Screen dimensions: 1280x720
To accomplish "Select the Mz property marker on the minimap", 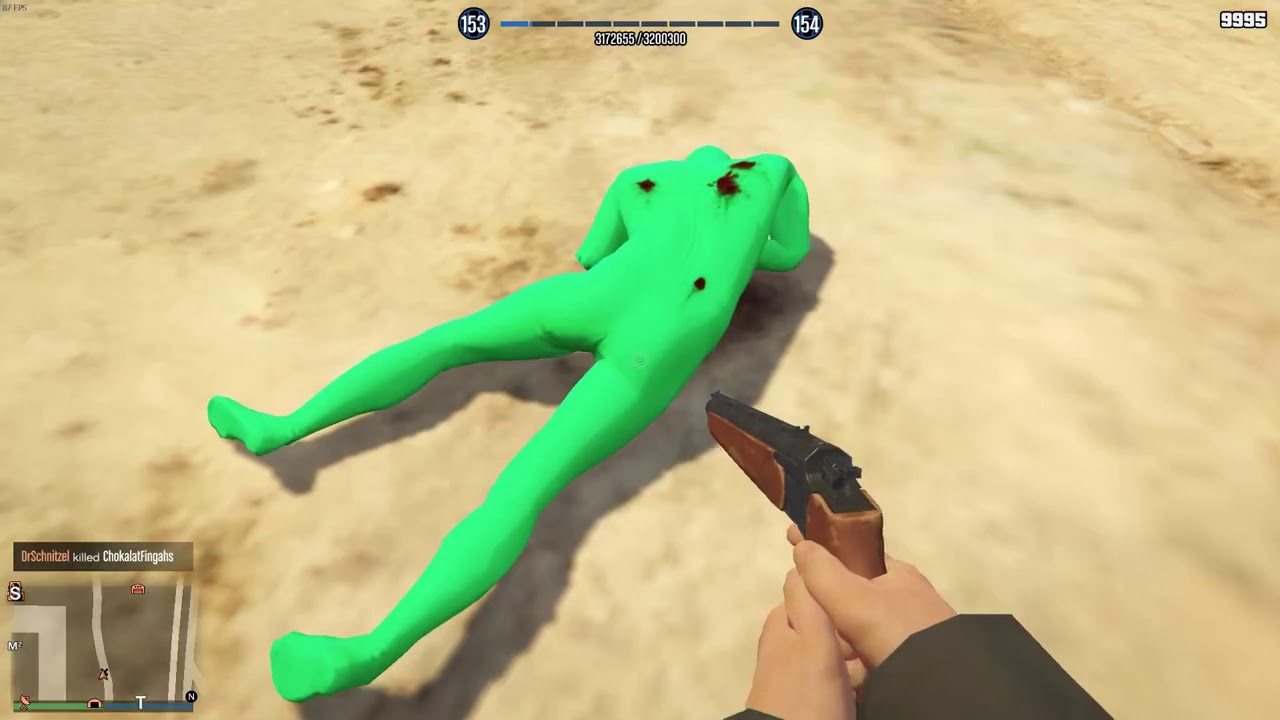I will tap(14, 645).
